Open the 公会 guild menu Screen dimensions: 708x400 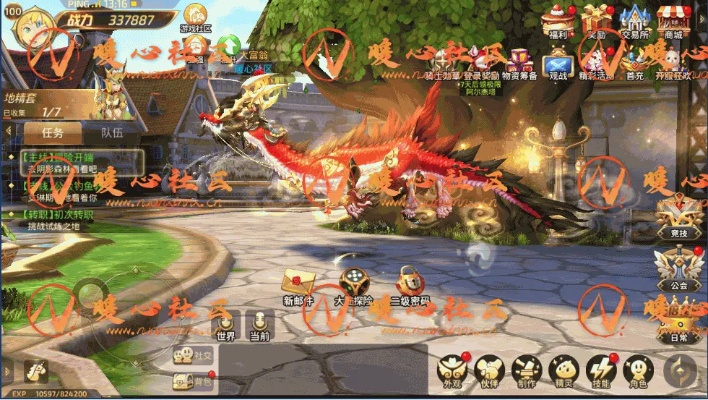pos(679,266)
